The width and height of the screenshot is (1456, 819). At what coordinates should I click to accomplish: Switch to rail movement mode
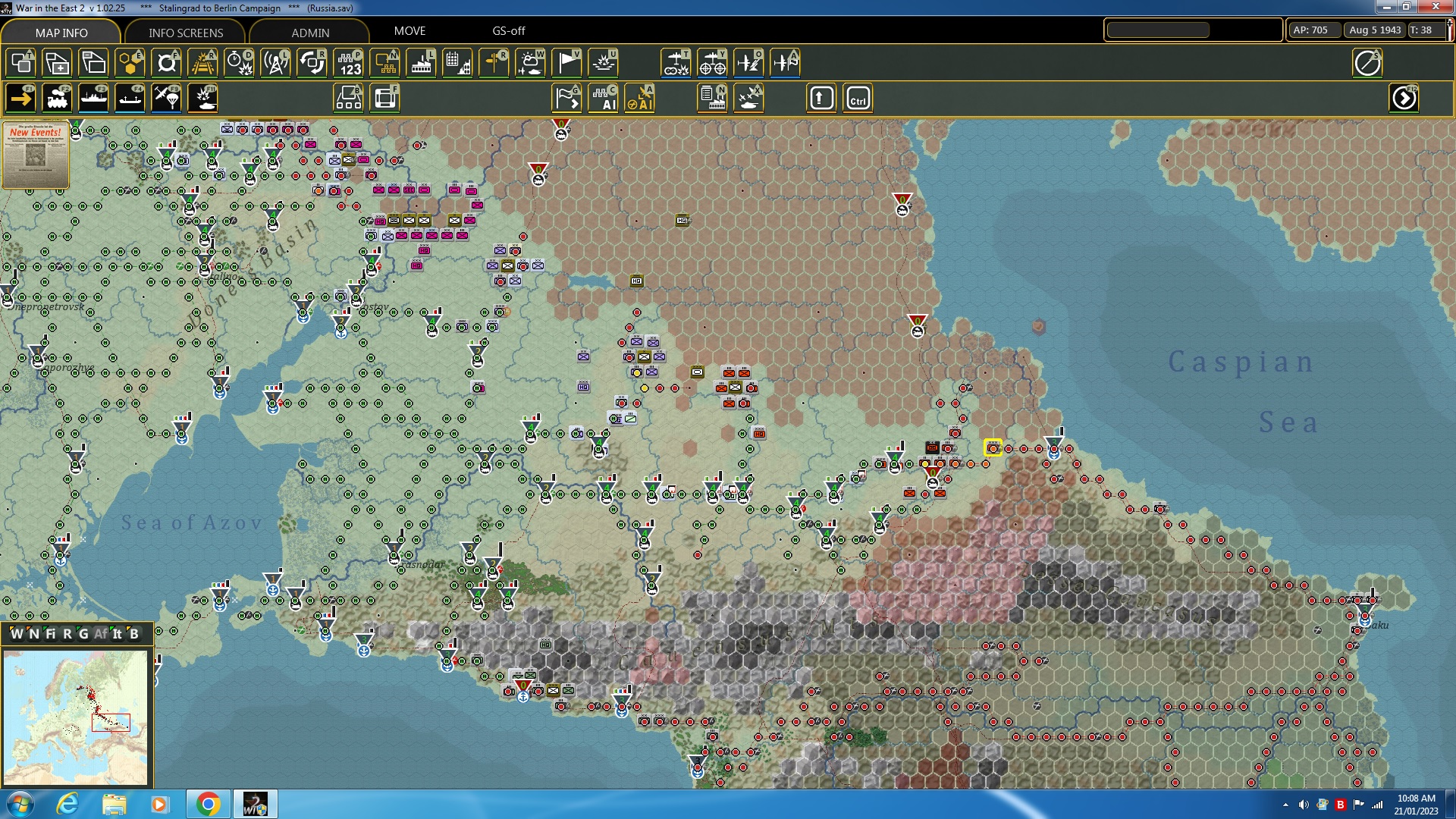tap(57, 97)
